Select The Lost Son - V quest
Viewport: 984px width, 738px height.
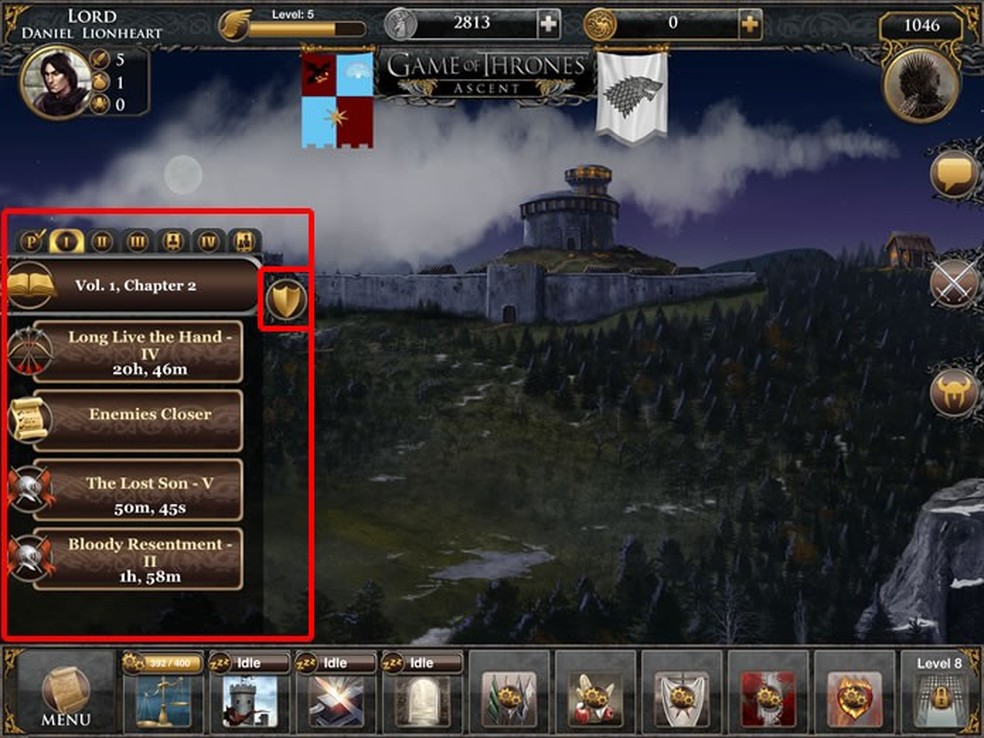[138, 490]
